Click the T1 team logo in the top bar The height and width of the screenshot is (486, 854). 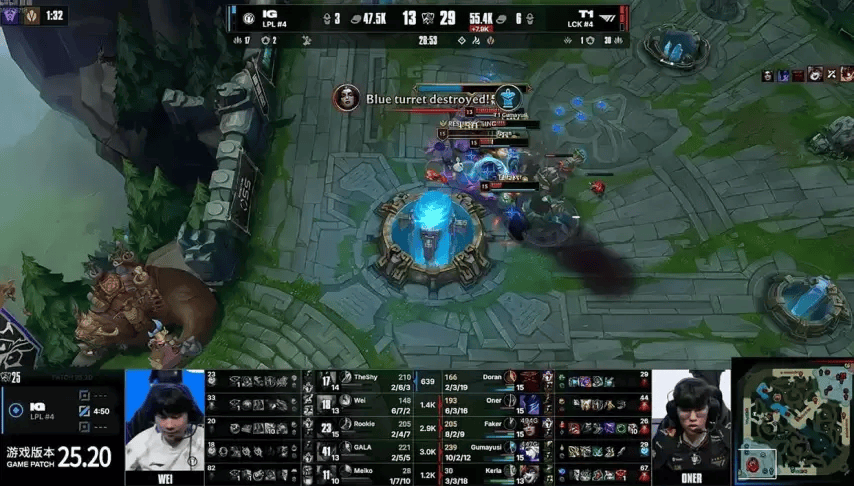(588, 14)
